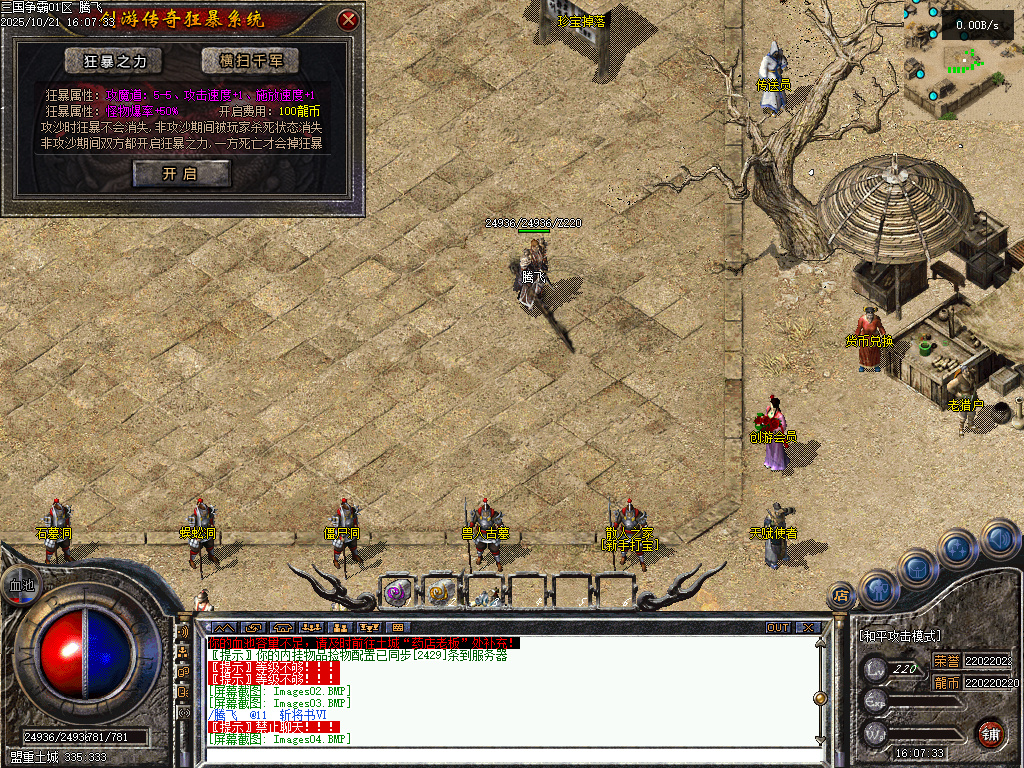The width and height of the screenshot is (1024, 768).
Task: Open the sparkle skills round button
Action: [957, 549]
